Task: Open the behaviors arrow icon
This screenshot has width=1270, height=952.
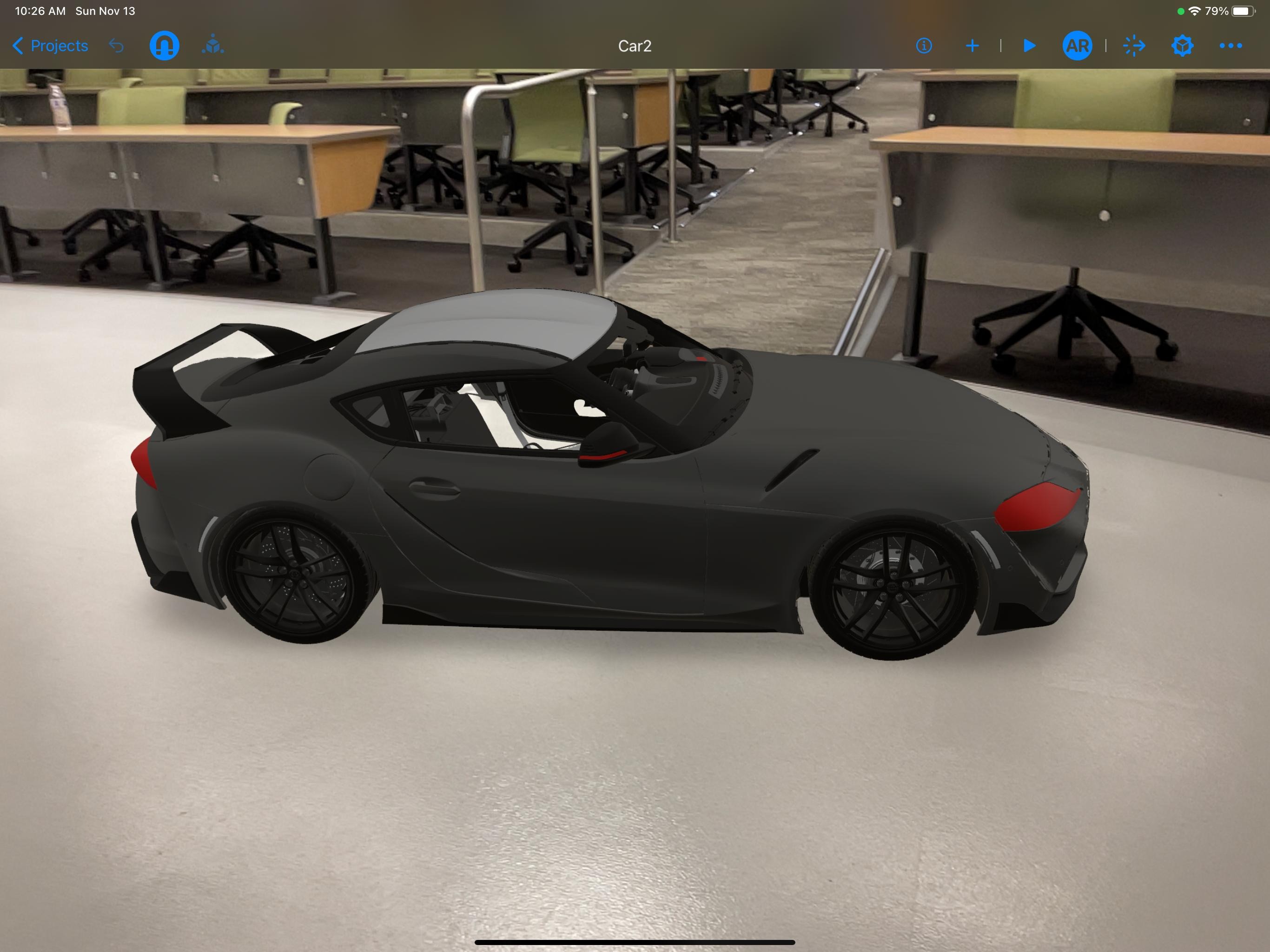Action: pyautogui.click(x=1134, y=46)
